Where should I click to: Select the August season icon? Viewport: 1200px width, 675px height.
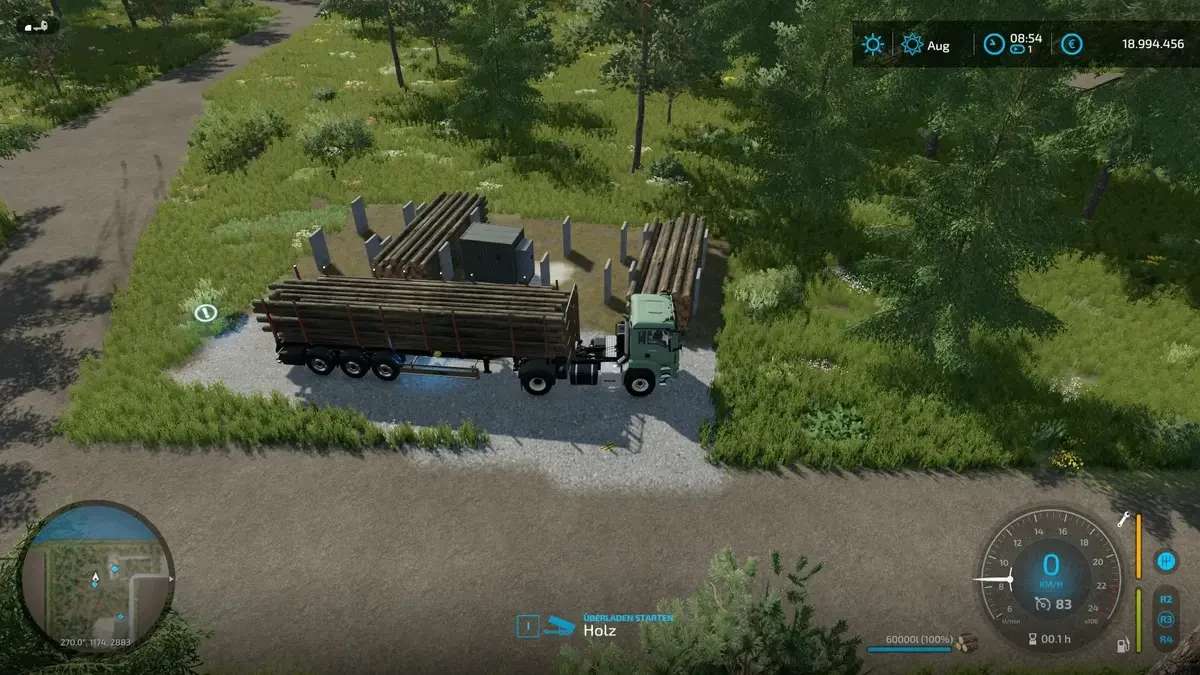click(912, 45)
